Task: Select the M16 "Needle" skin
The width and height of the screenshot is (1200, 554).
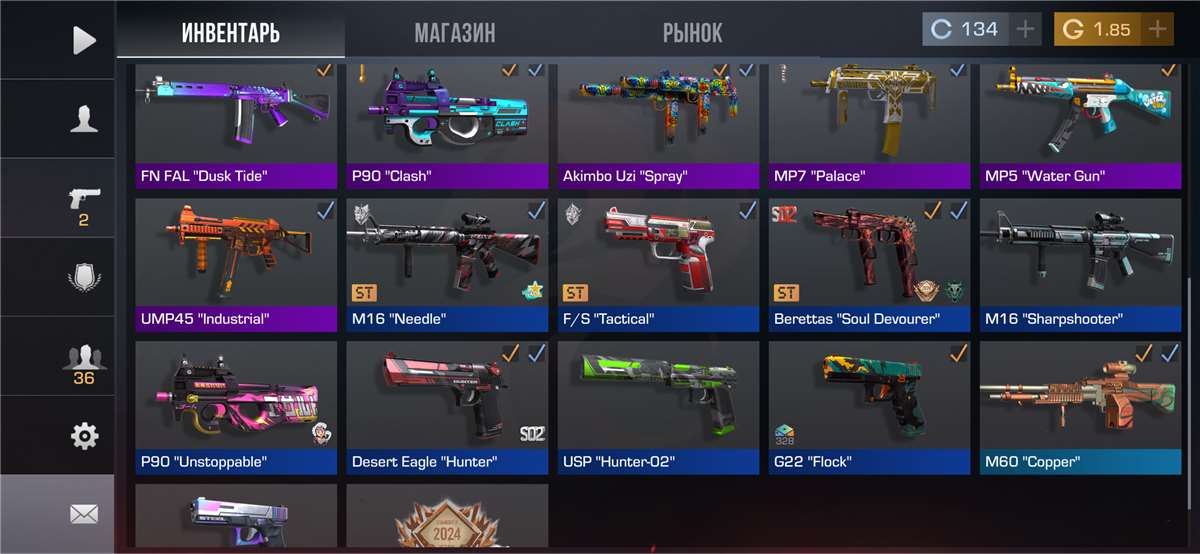Action: click(x=447, y=262)
